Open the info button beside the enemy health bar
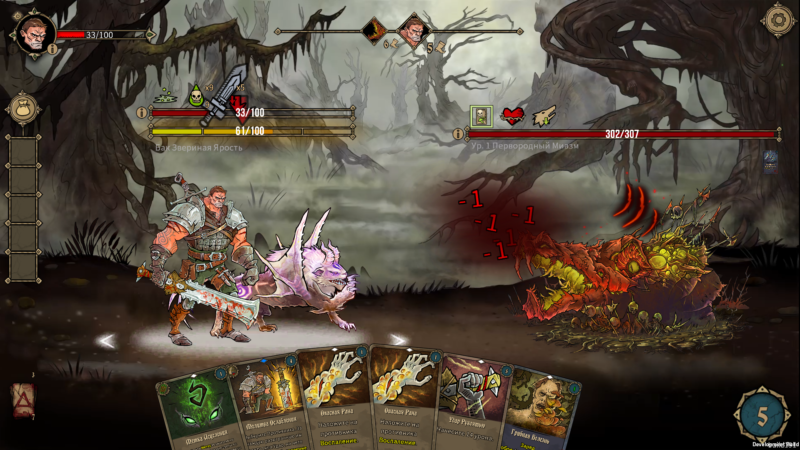The image size is (800, 450). point(458,134)
